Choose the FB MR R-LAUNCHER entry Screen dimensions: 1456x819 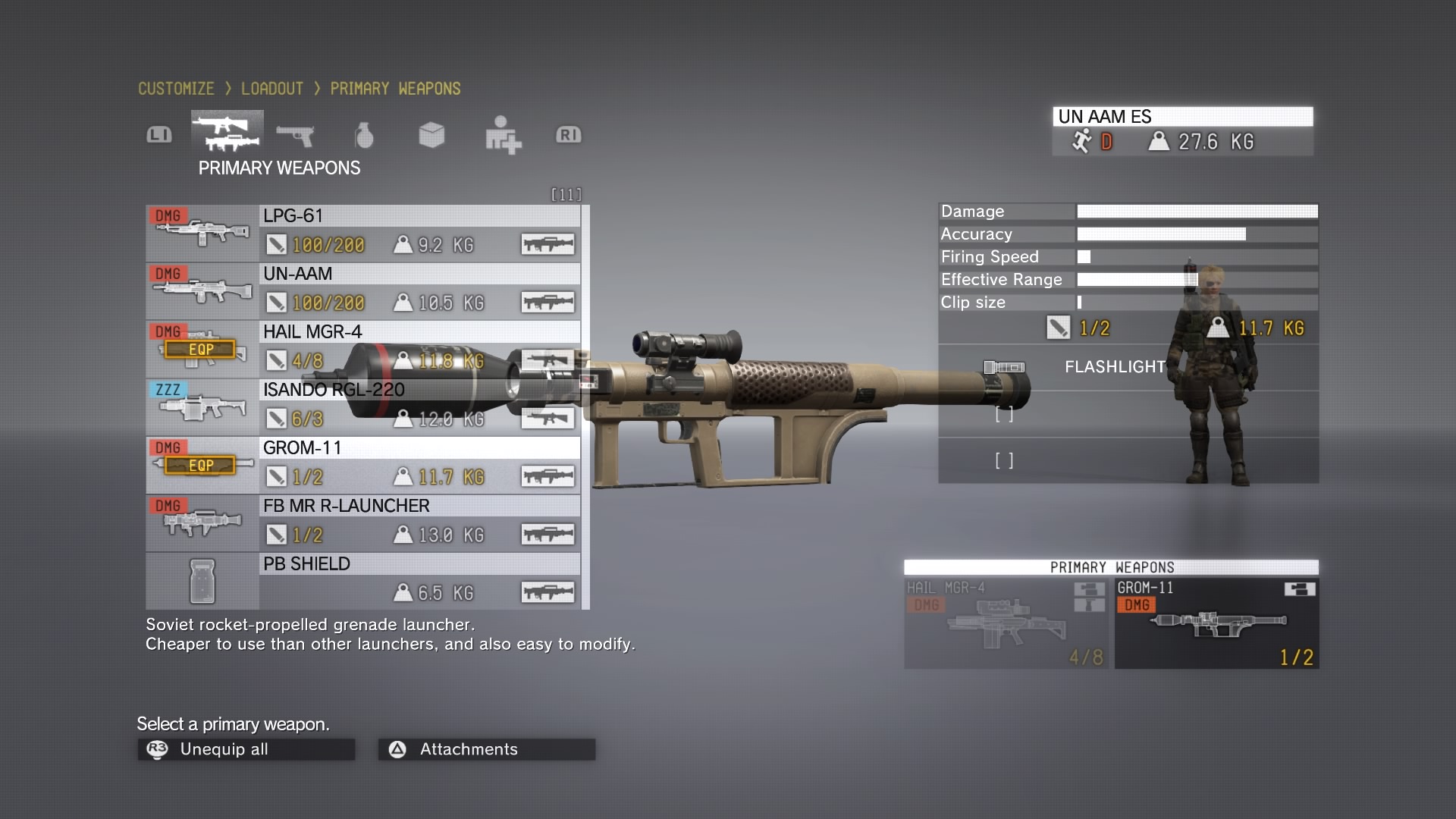tap(362, 523)
